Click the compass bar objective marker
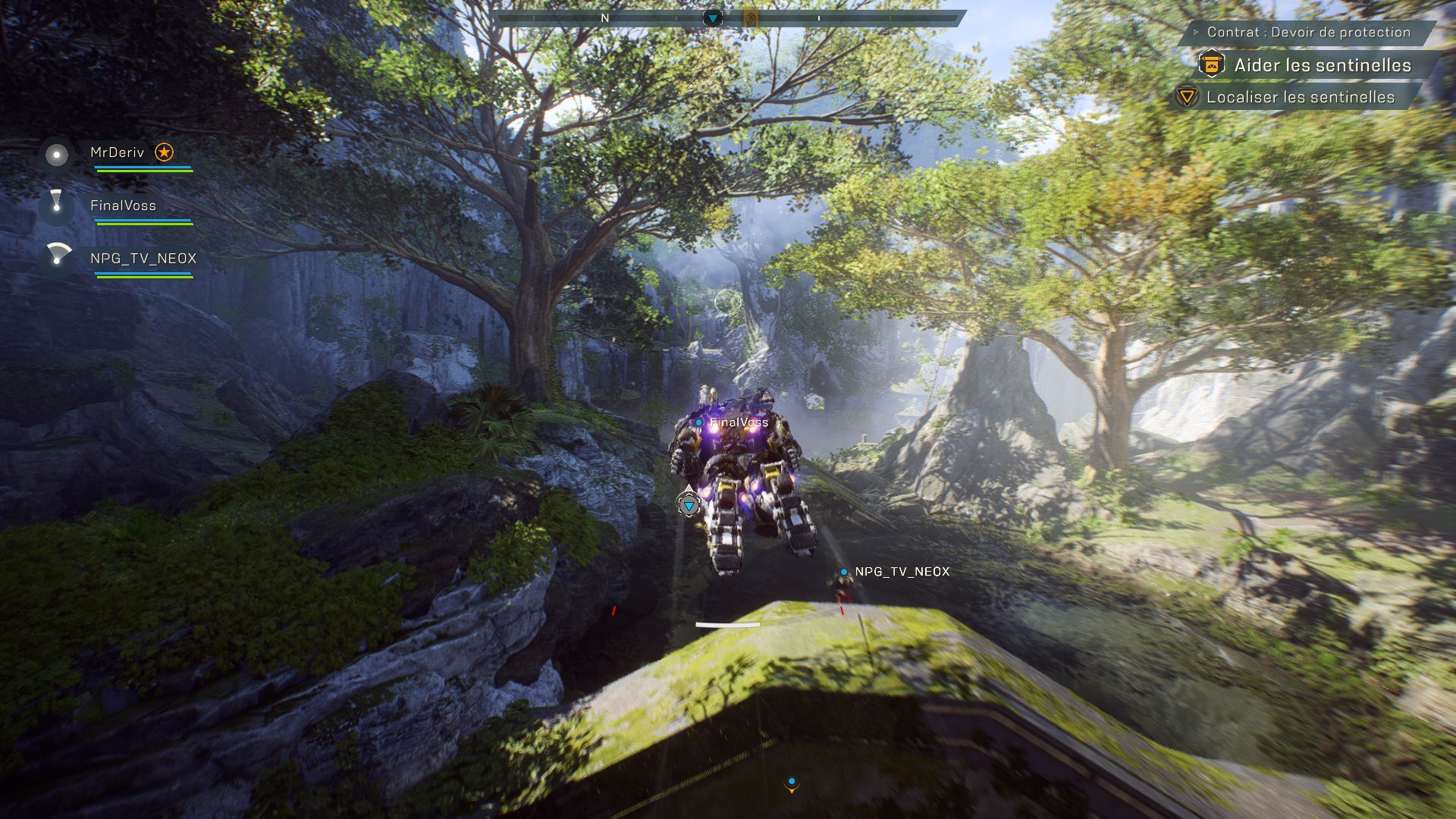Viewport: 1456px width, 819px height. [x=712, y=17]
